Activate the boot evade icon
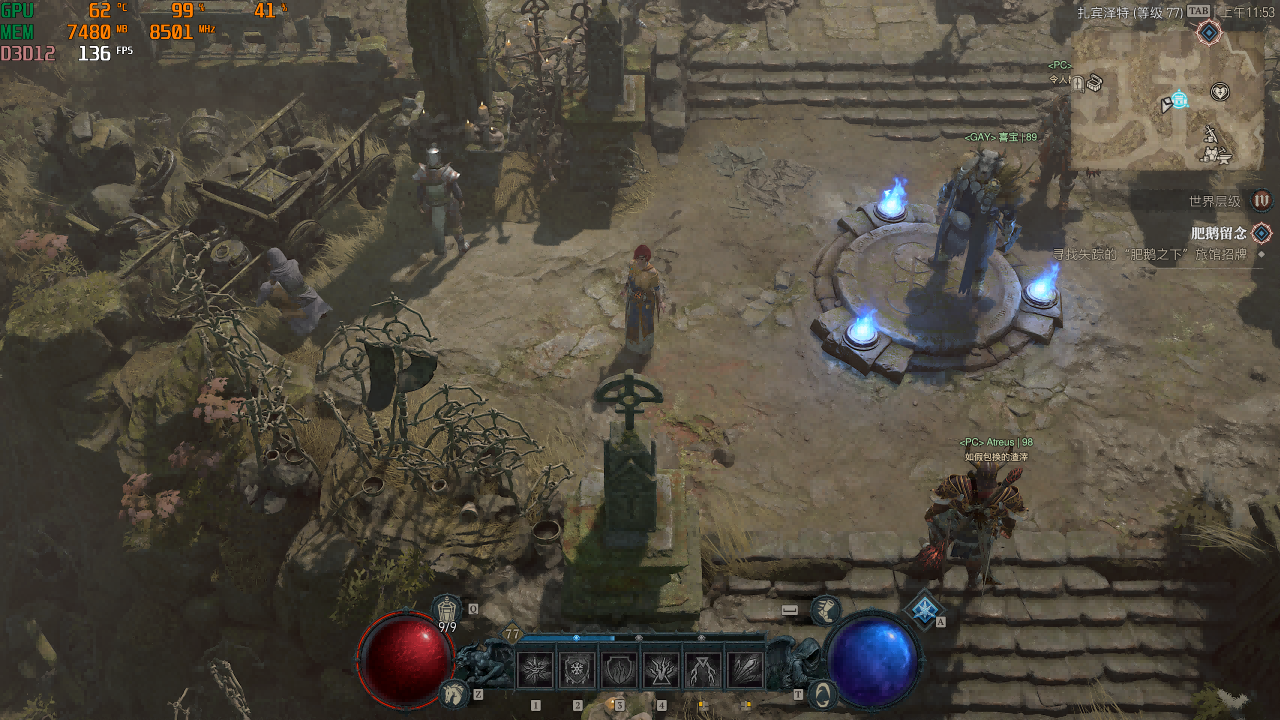Viewport: 1280px width, 720px height. click(825, 609)
